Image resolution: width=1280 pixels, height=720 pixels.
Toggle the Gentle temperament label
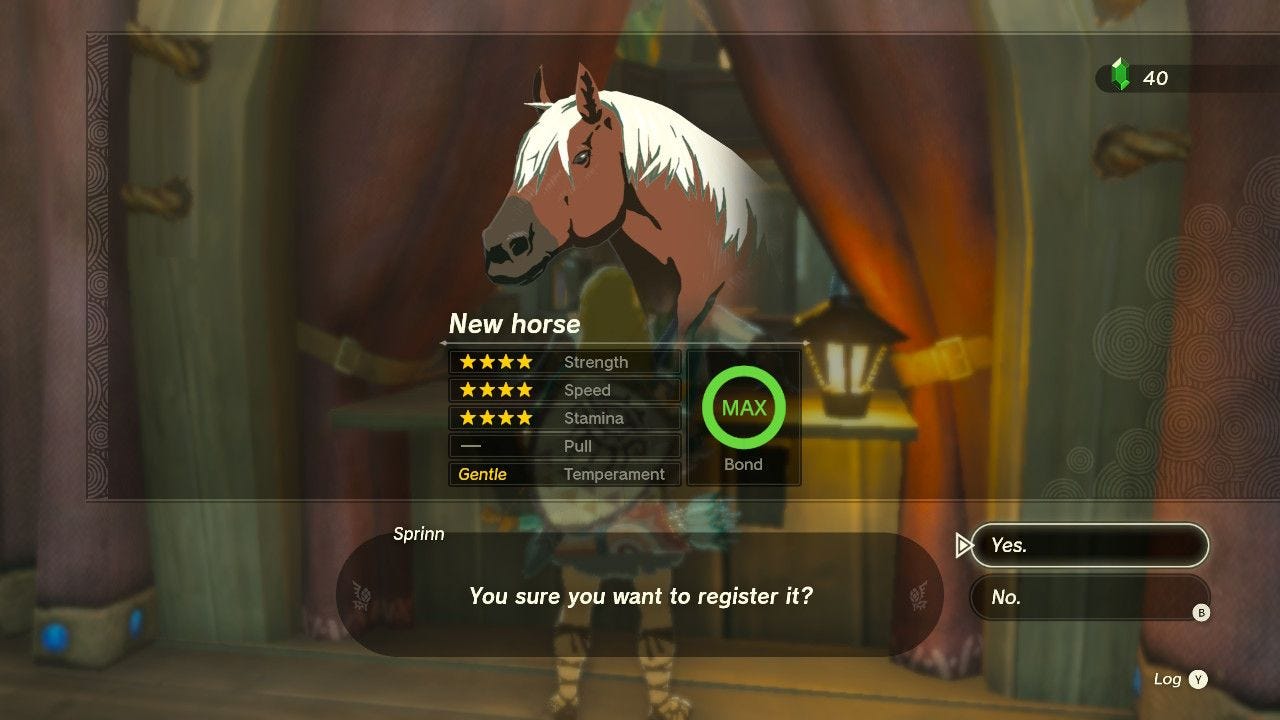tap(484, 474)
